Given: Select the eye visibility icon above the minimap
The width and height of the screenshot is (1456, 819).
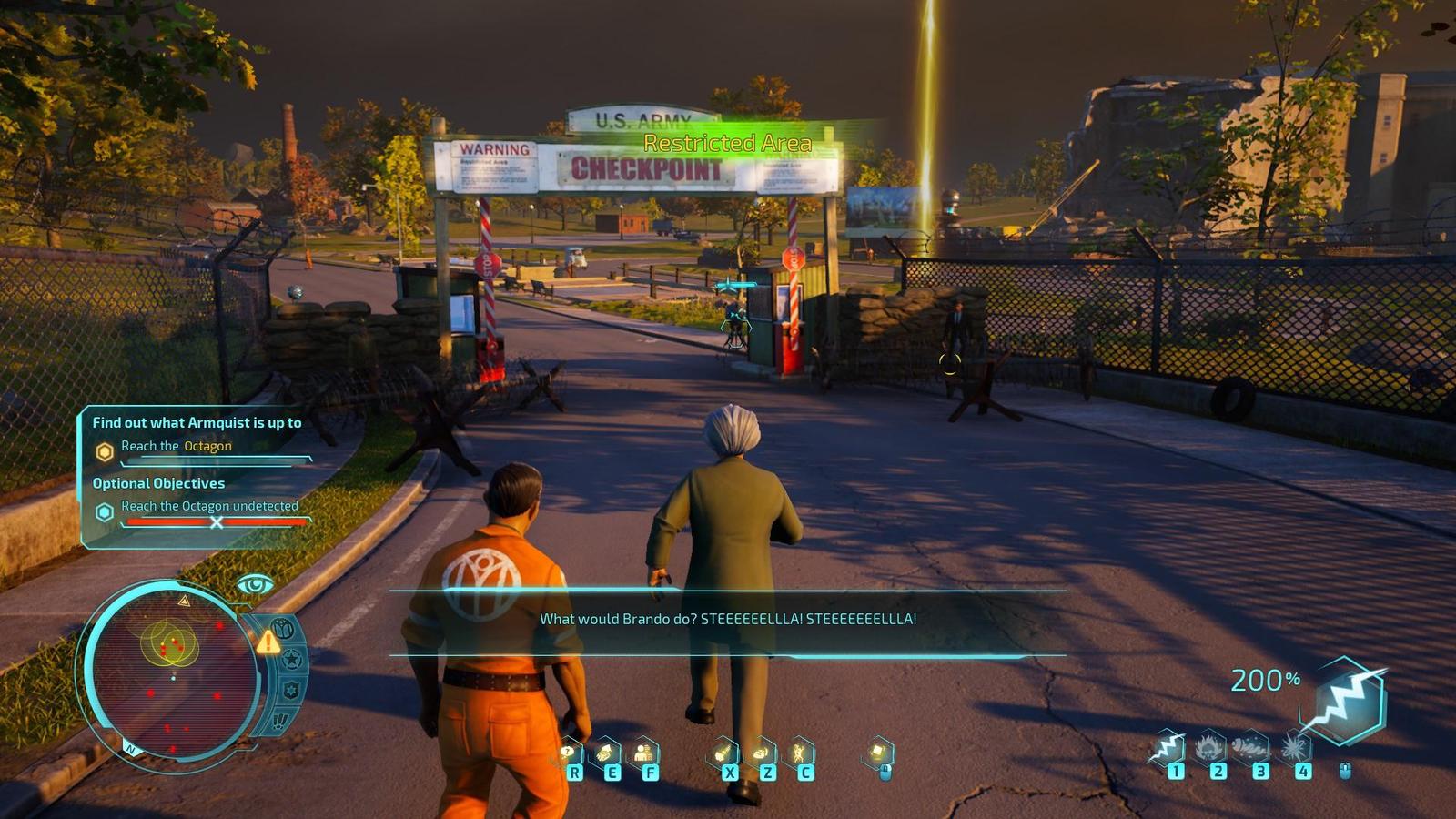Looking at the screenshot, I should coord(255,584).
